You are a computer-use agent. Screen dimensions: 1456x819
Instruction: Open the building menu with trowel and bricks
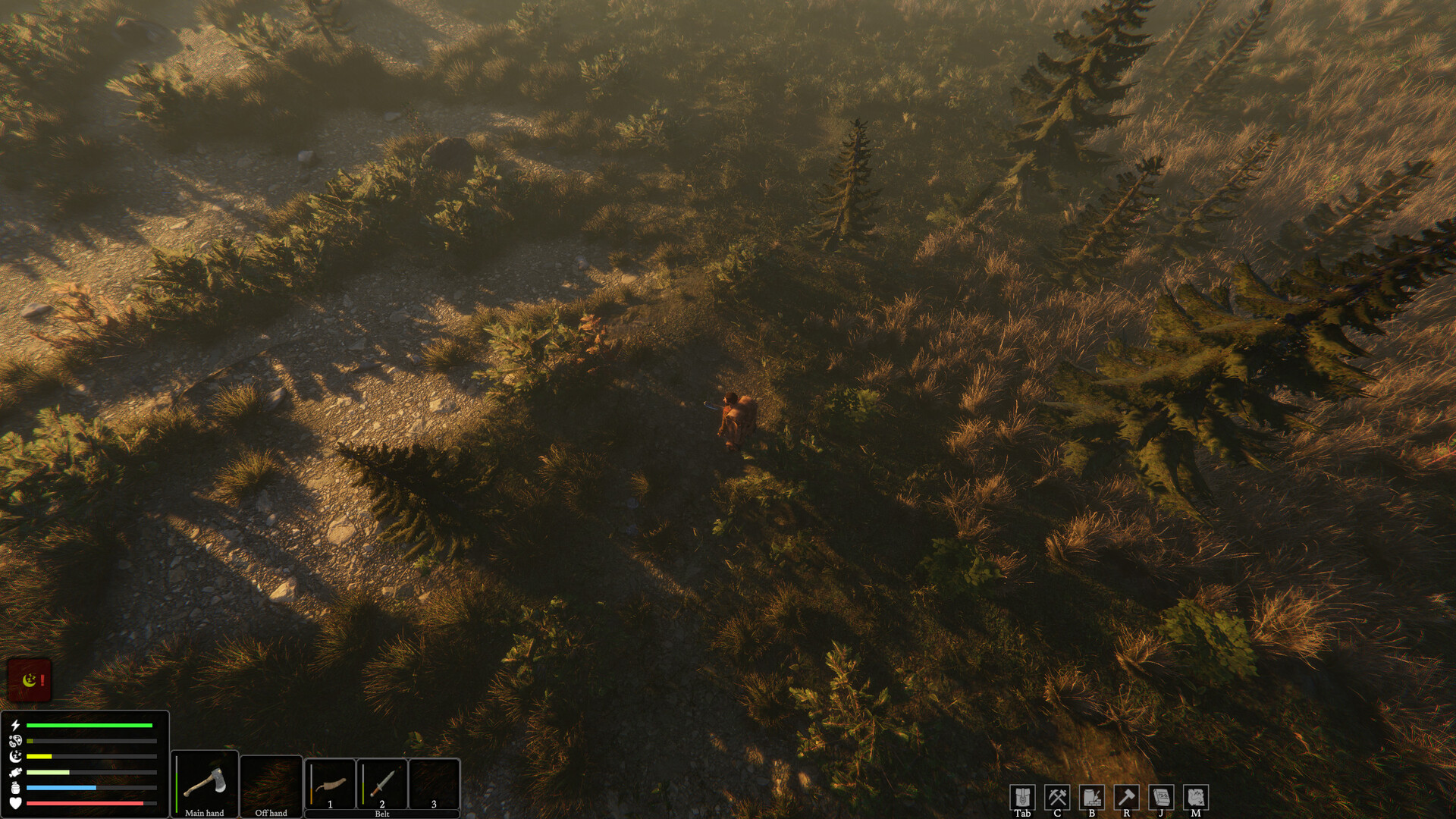pos(1092,797)
